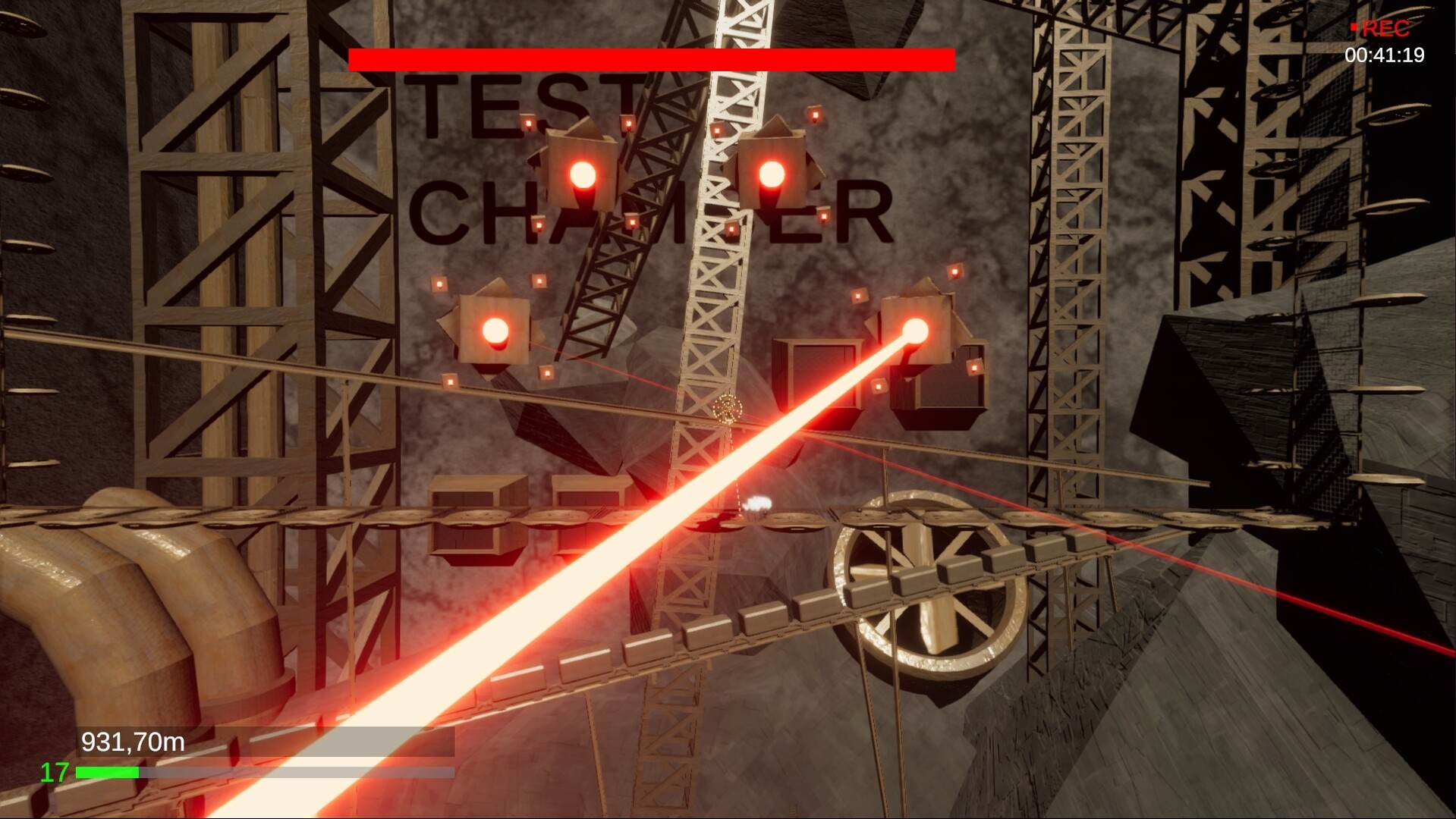Click the small floating gear in the chamber center
Image resolution: width=1456 pixels, height=819 pixels.
click(x=727, y=409)
